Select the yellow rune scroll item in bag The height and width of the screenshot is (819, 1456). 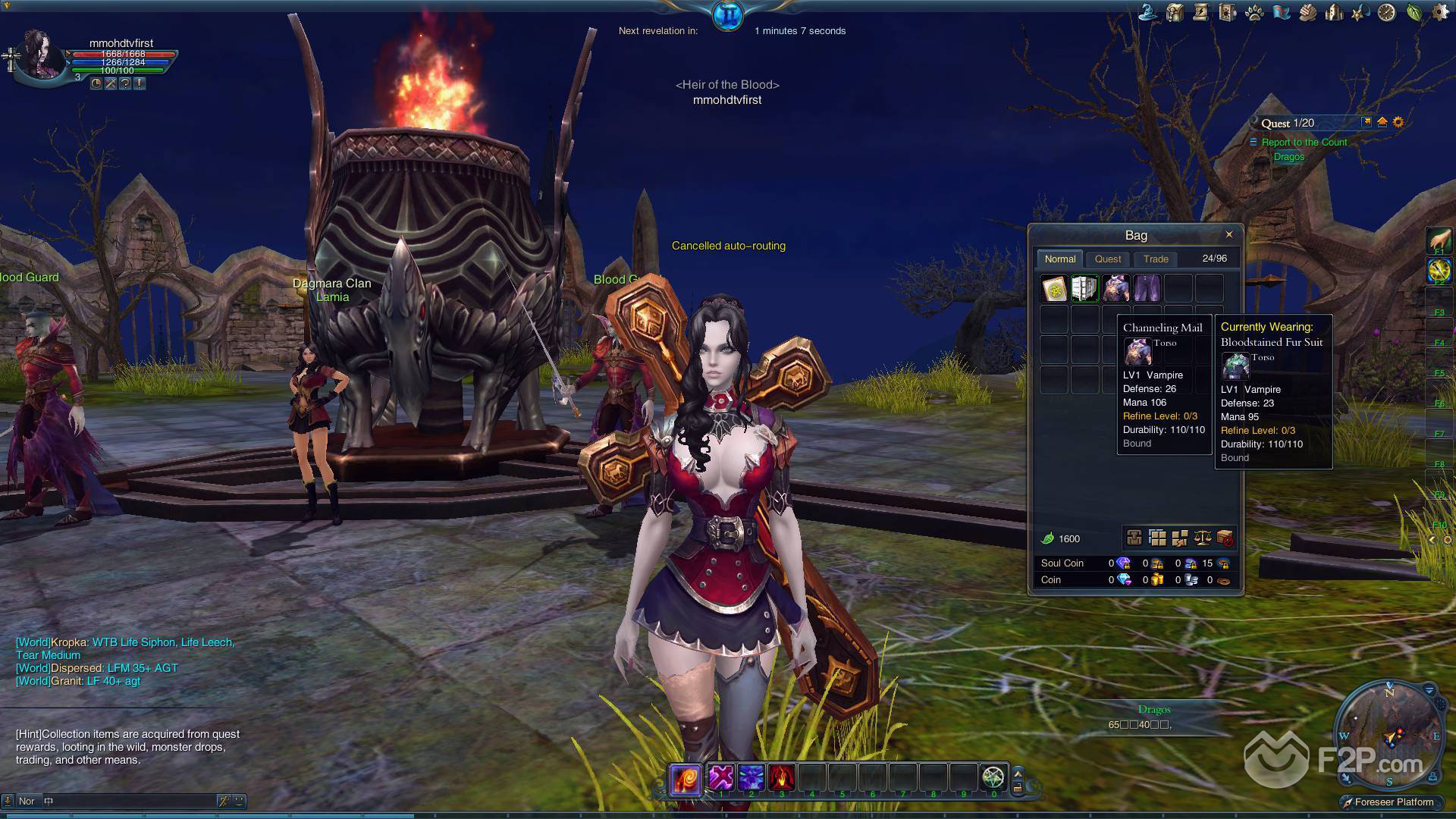point(1054,288)
